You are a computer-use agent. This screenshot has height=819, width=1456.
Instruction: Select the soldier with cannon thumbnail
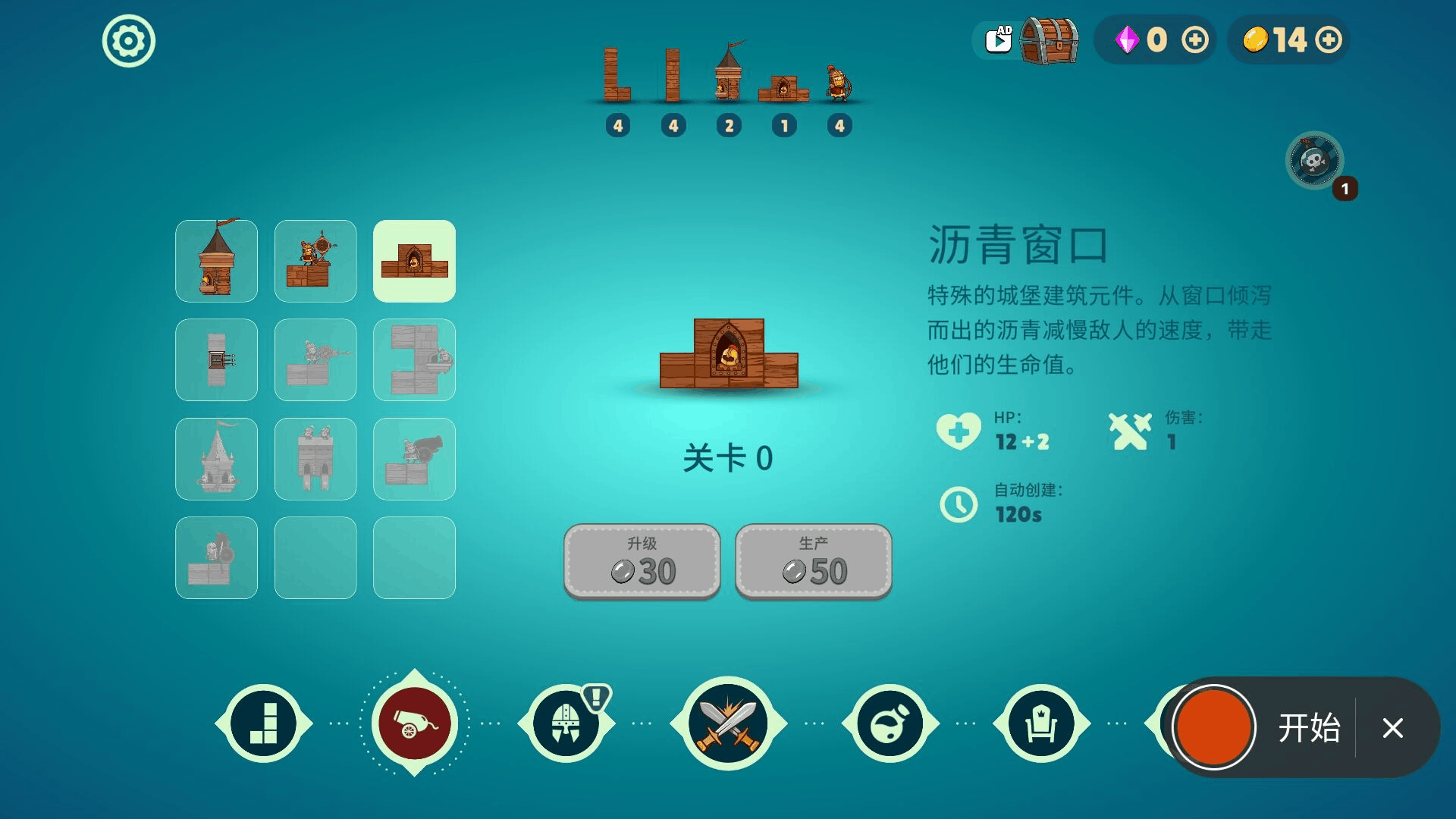pyautogui.click(x=414, y=459)
